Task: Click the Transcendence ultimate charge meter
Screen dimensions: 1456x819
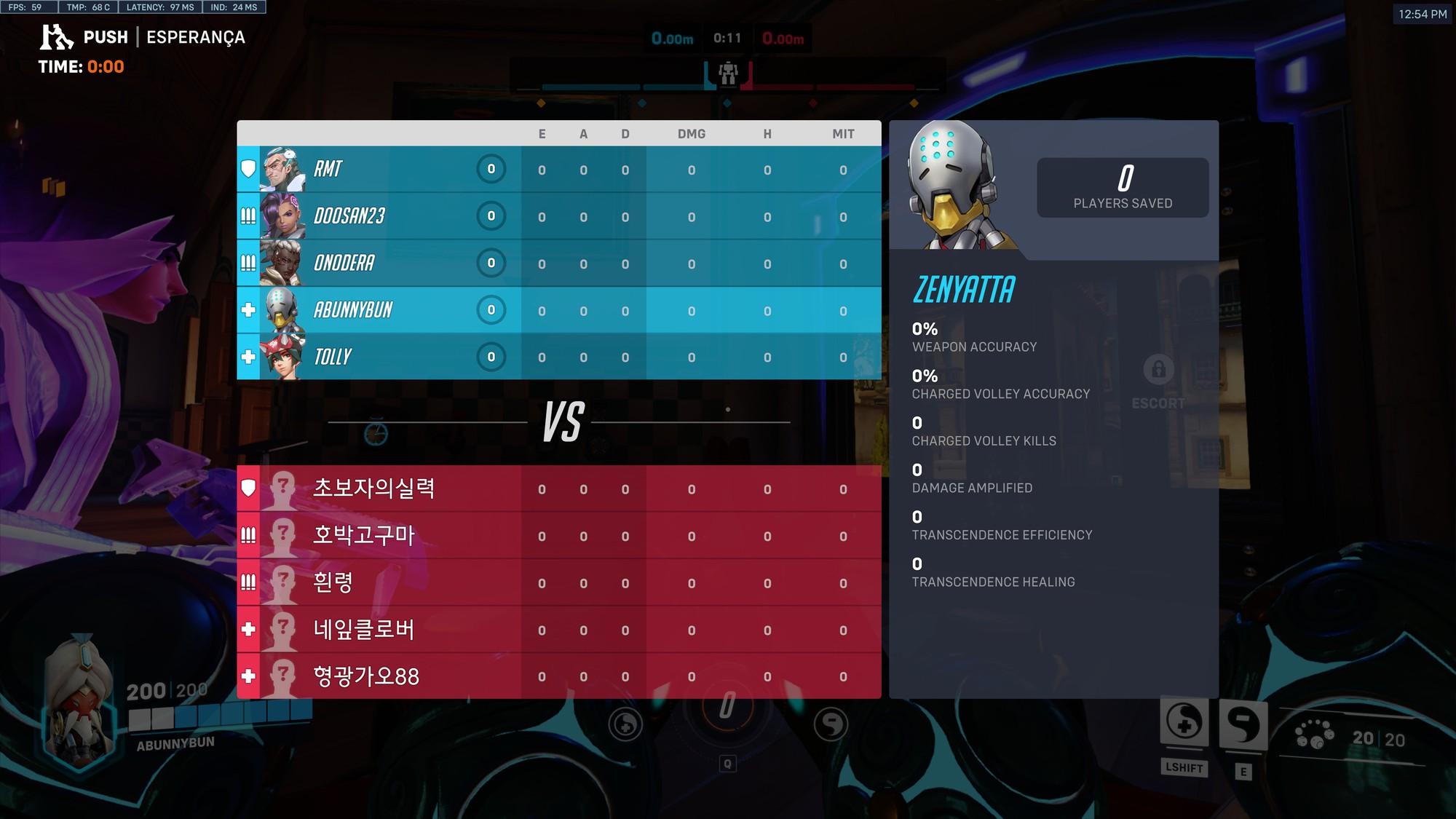Action: (727, 705)
